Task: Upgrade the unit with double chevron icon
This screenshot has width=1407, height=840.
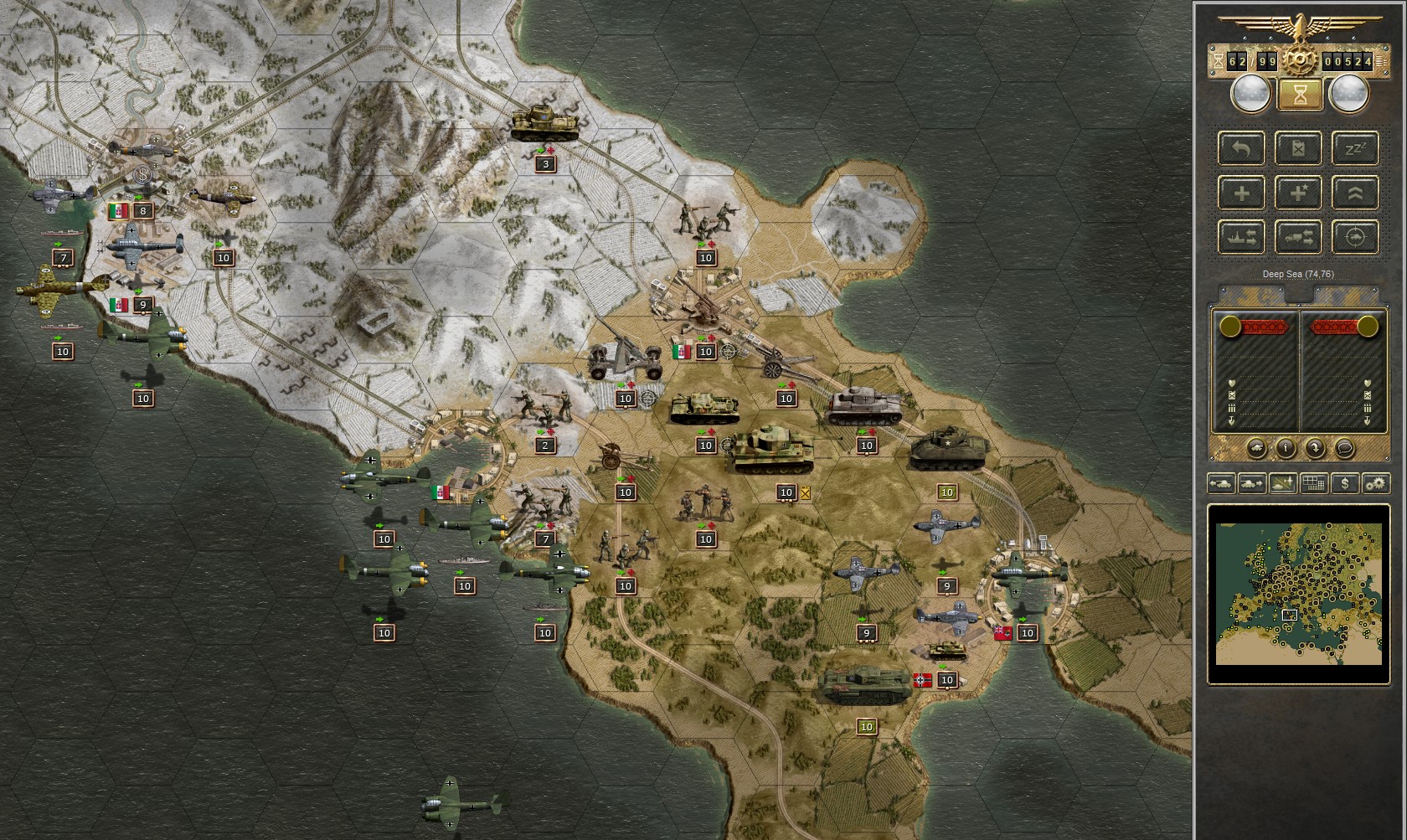Action: coord(1355,193)
